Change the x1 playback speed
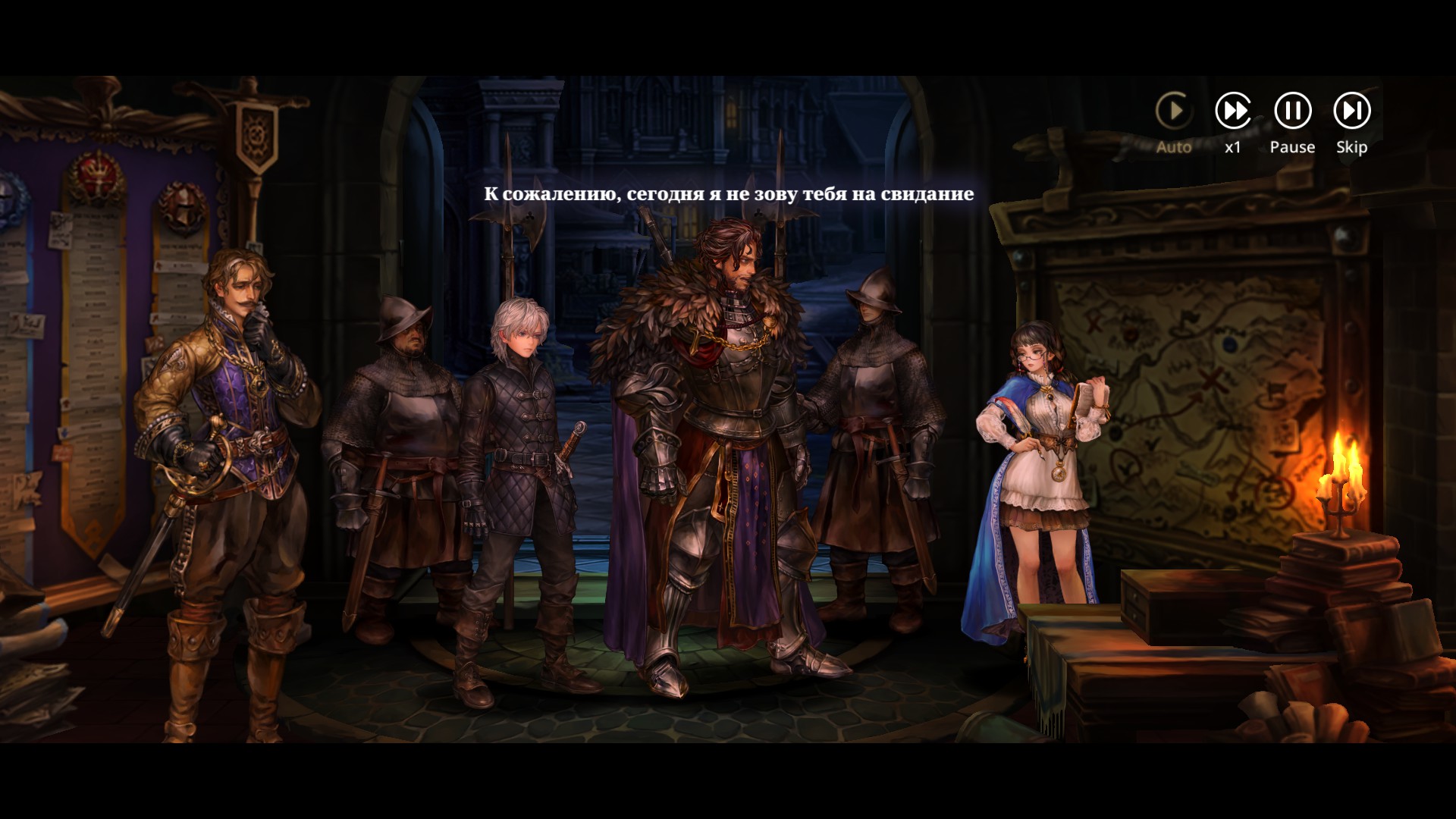This screenshot has height=819, width=1456. click(x=1233, y=111)
